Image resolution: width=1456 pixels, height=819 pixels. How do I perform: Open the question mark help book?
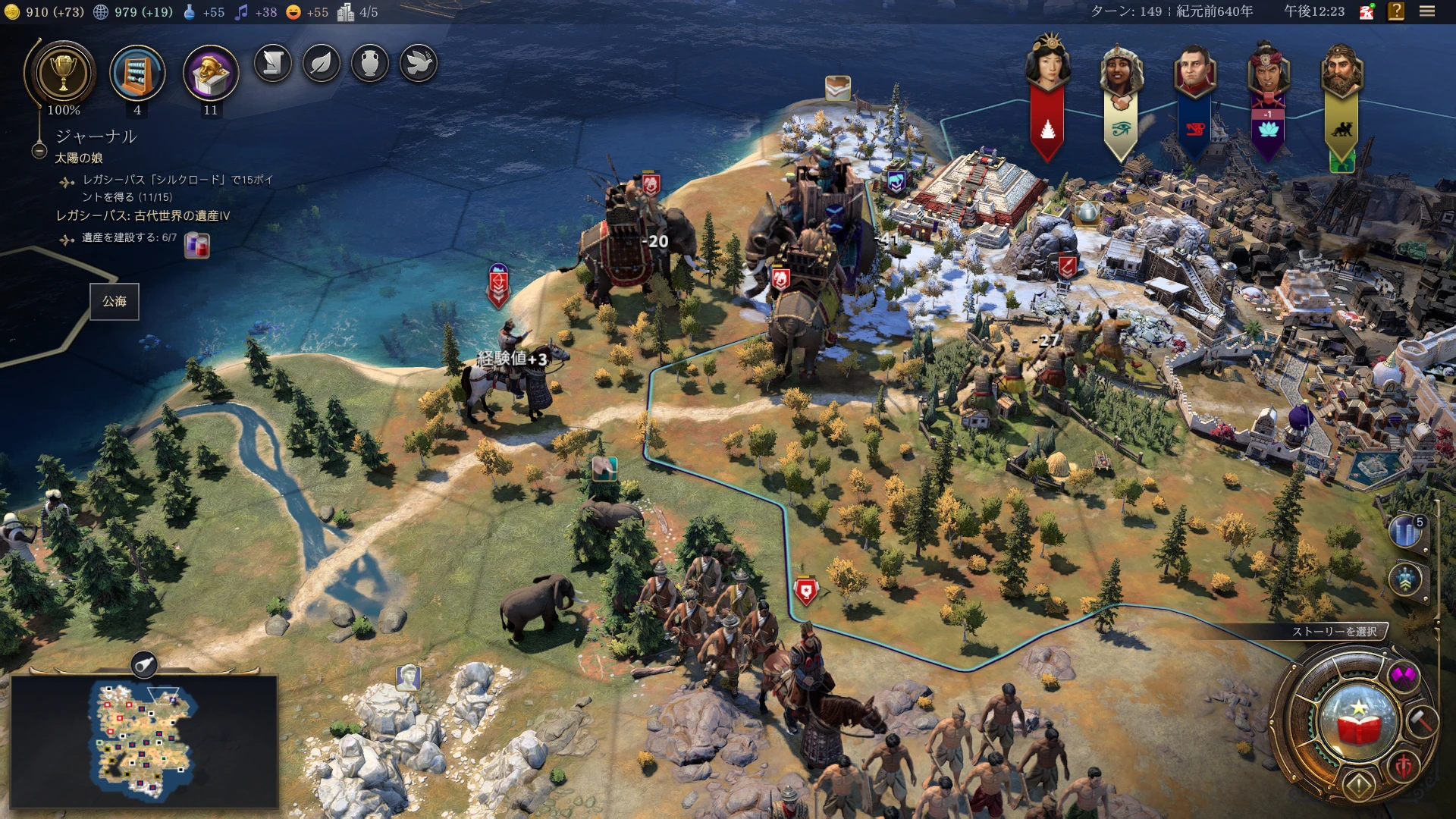coord(1396,11)
